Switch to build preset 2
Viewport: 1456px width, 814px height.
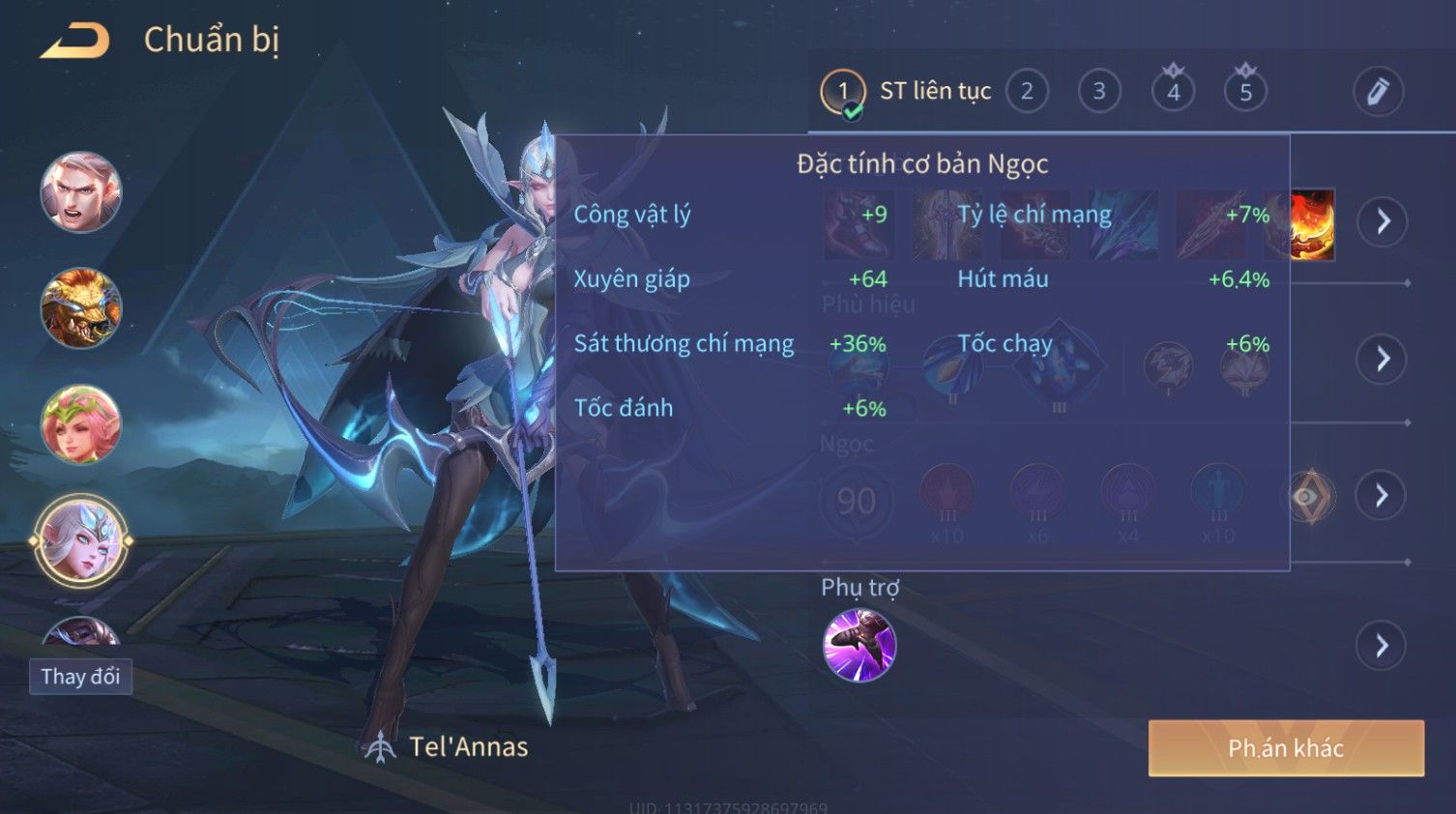pyautogui.click(x=1027, y=92)
